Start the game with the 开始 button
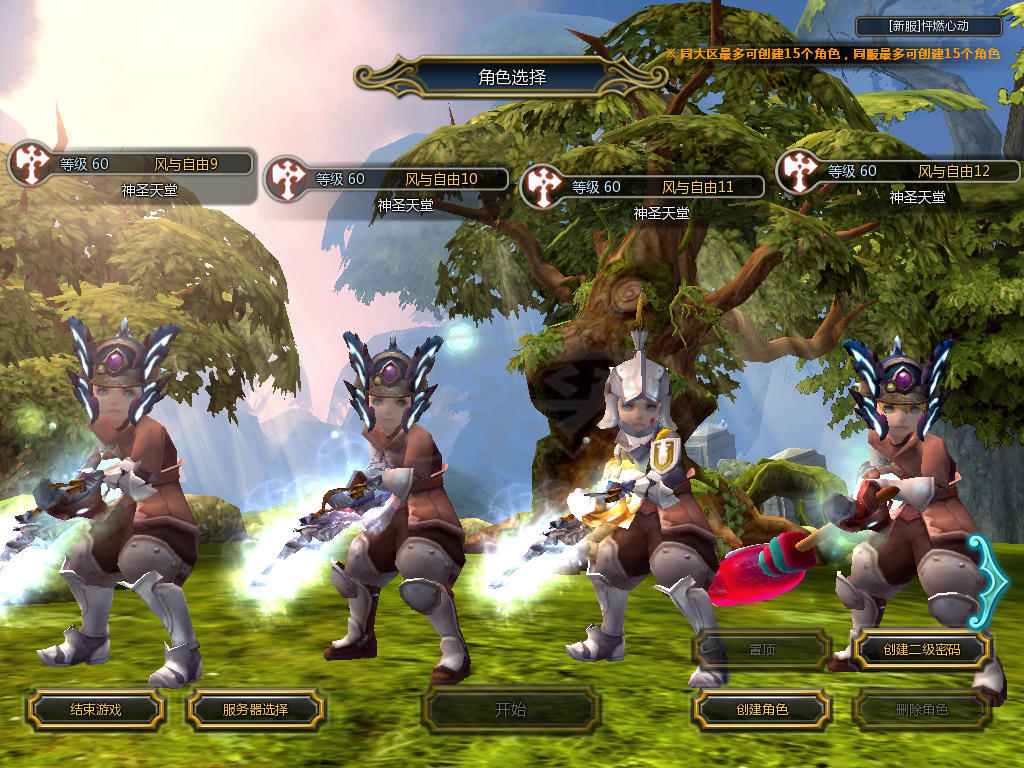 tap(510, 710)
